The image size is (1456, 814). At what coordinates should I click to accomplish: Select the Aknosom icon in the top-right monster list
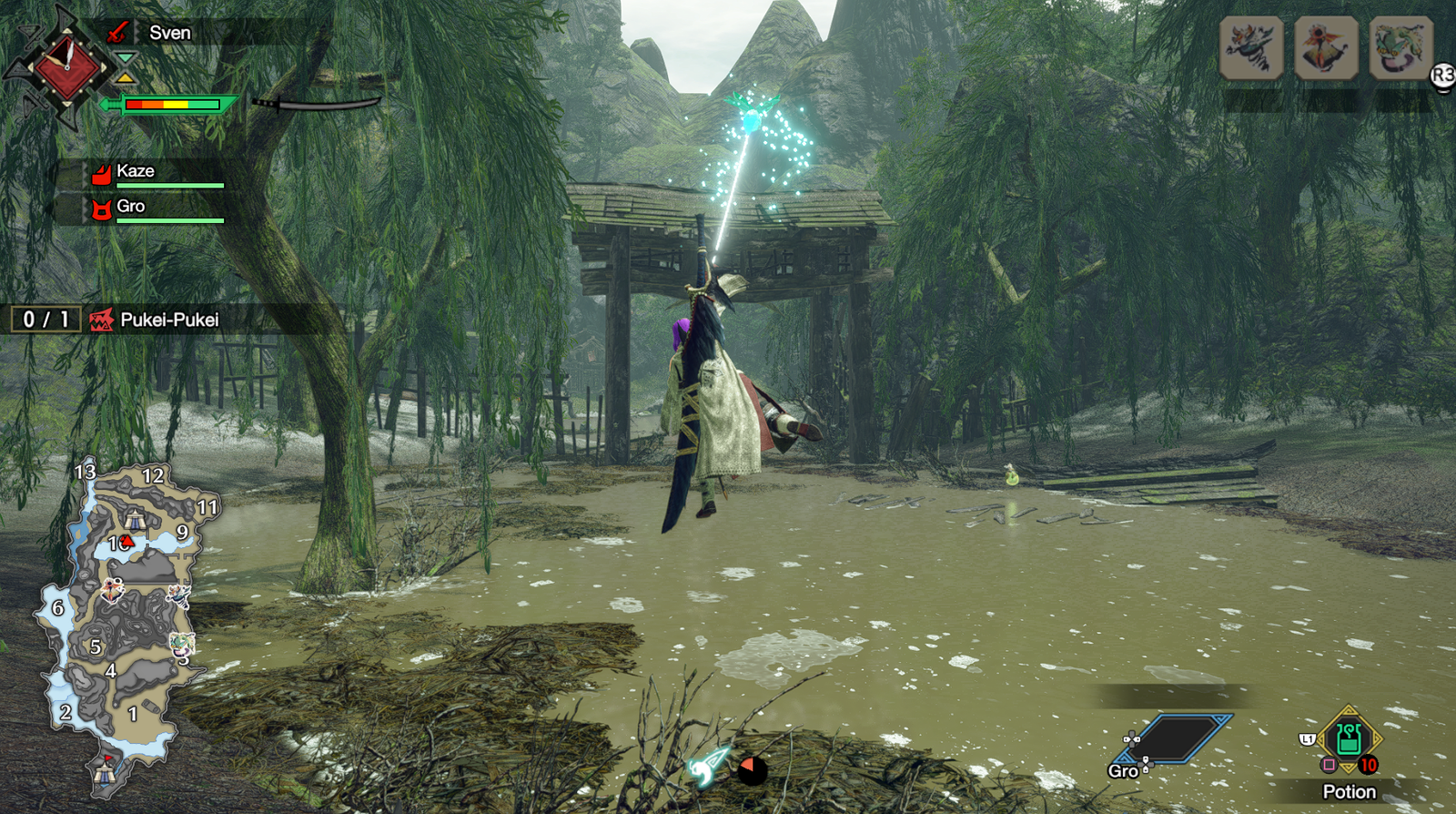(x=1326, y=47)
